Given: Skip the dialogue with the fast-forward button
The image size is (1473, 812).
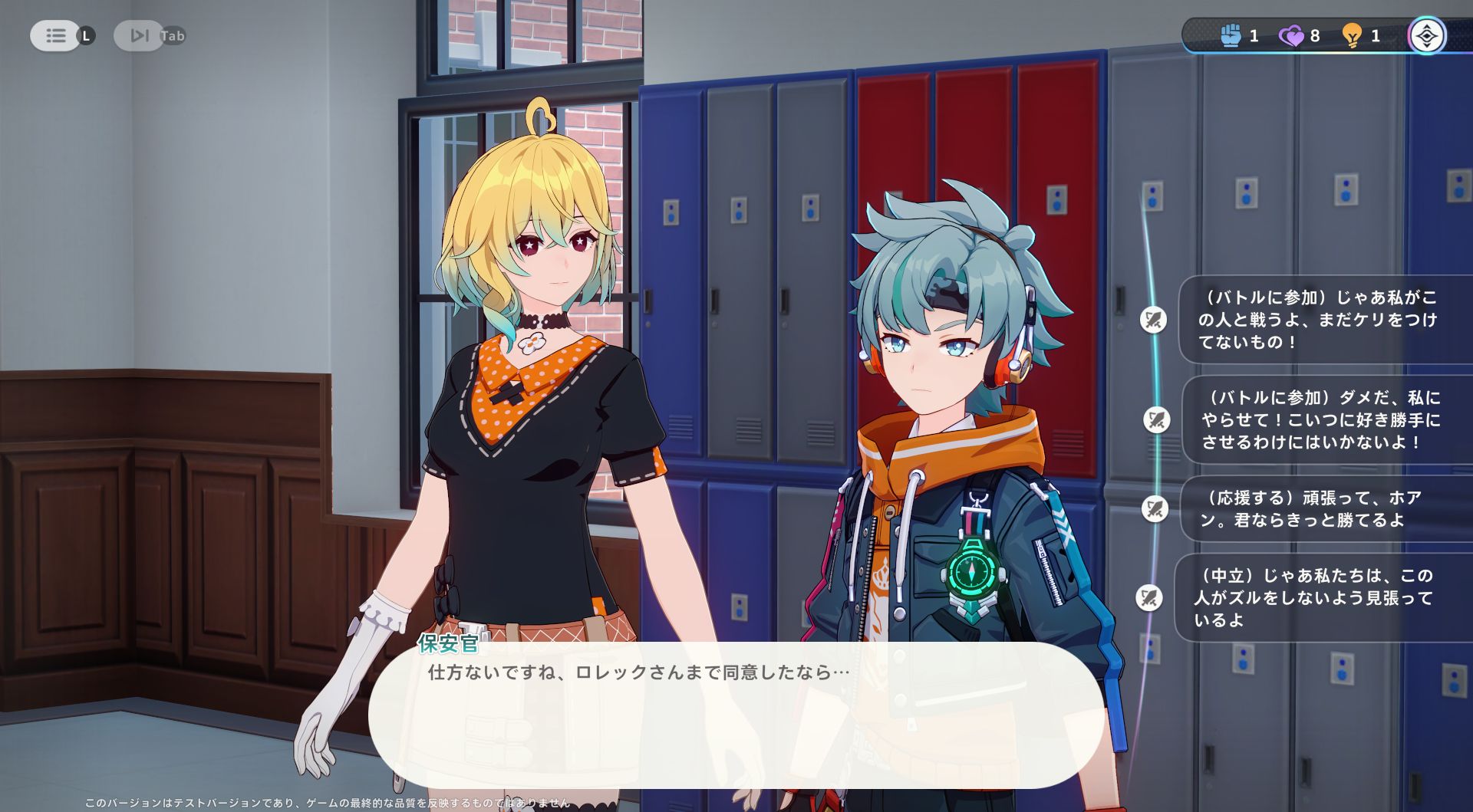Looking at the screenshot, I should [x=139, y=36].
